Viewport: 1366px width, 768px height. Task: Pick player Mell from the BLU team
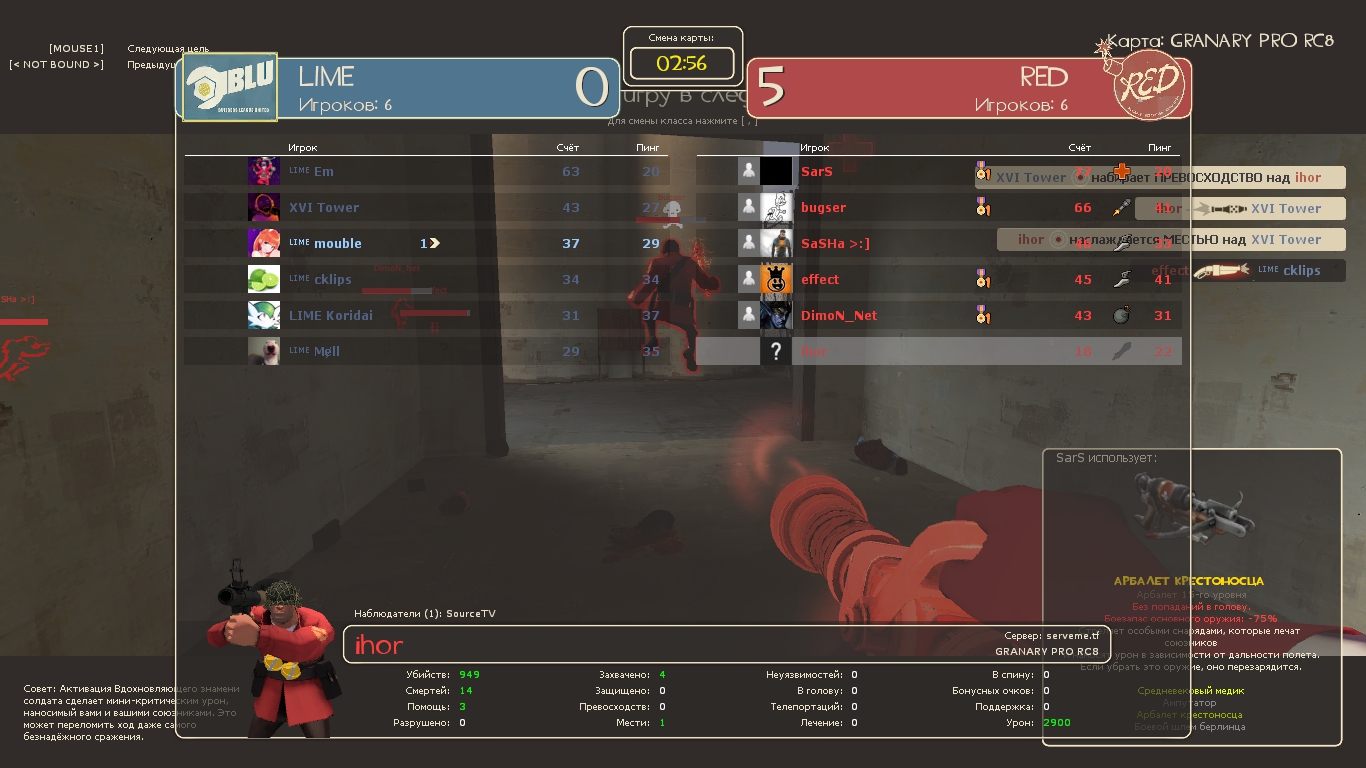pyautogui.click(x=327, y=351)
